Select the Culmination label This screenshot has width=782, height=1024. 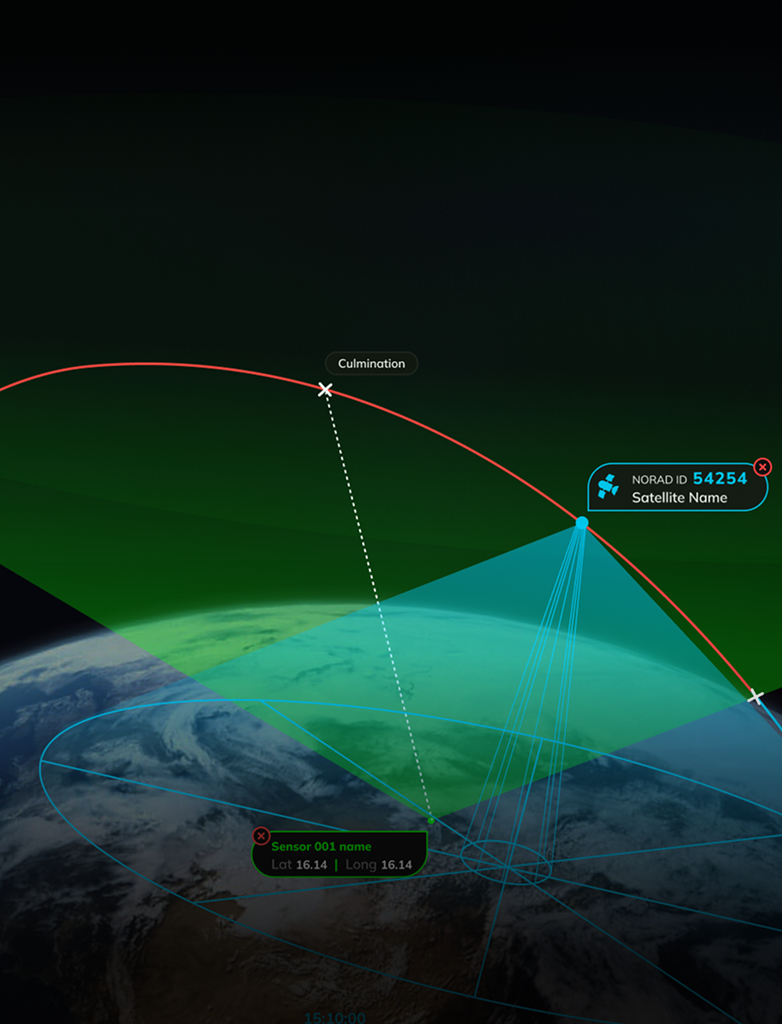tap(371, 364)
